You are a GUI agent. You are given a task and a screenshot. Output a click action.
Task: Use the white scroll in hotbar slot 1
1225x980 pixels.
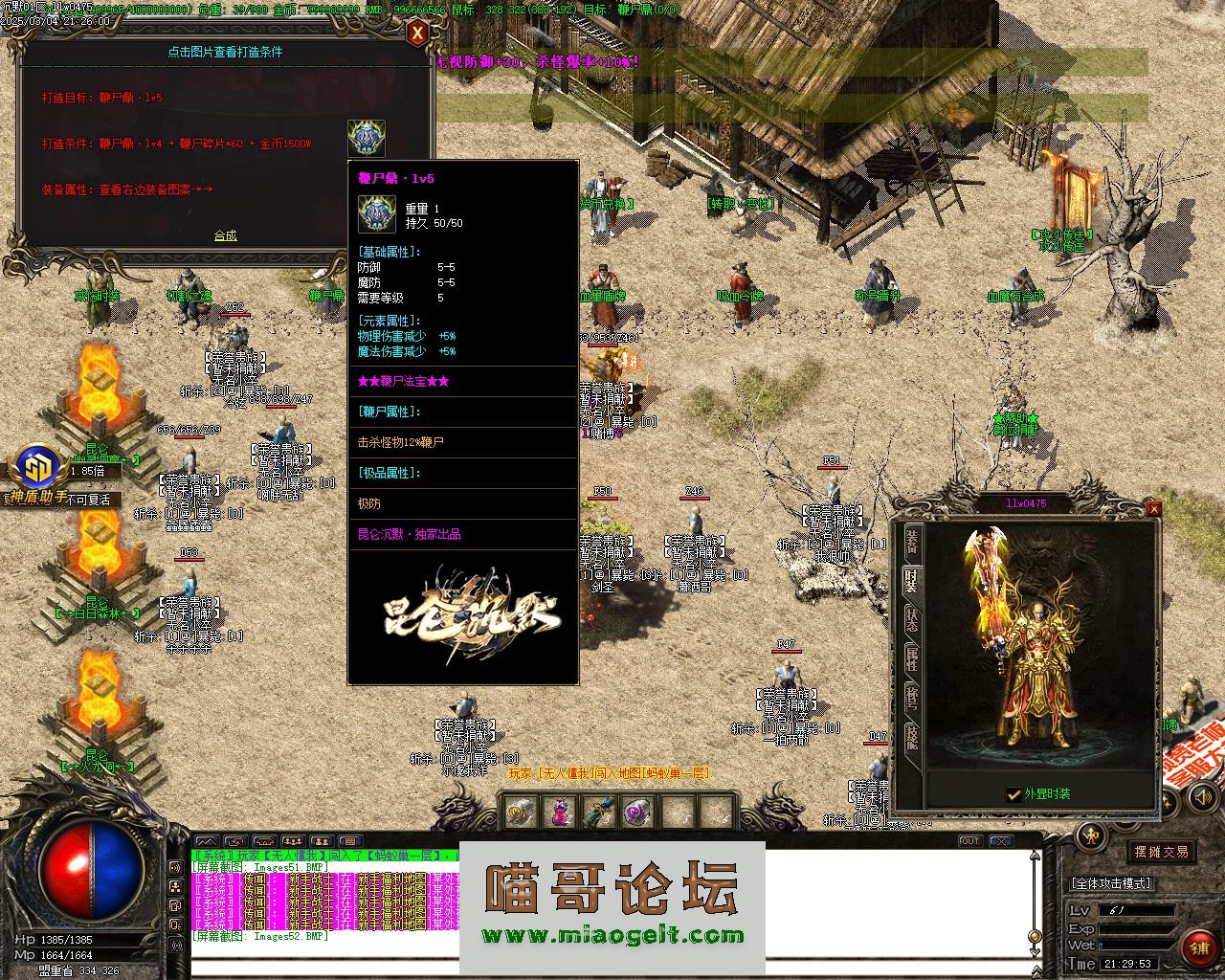(x=522, y=813)
